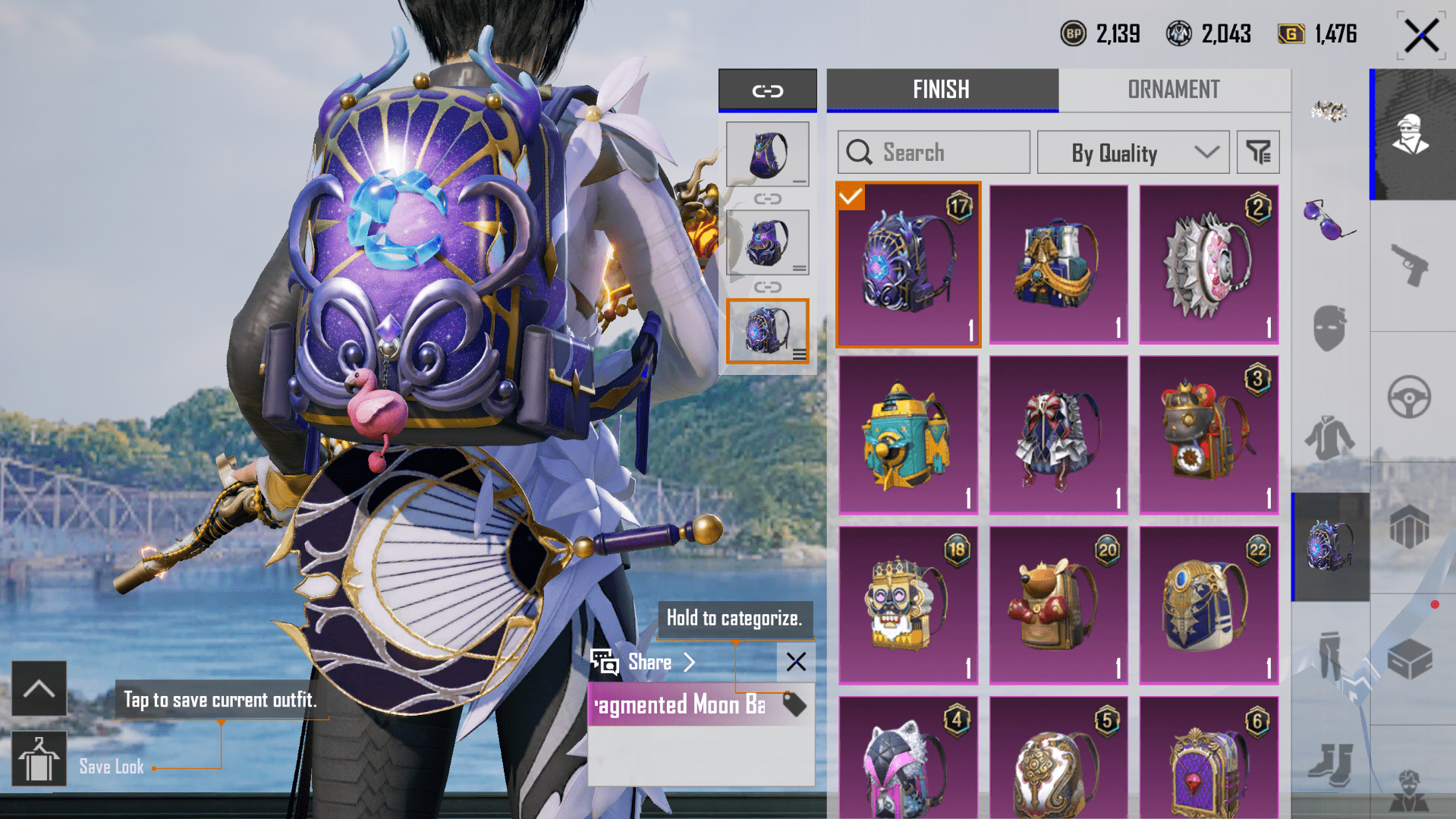Open the sunglasses category
Image resolution: width=1456 pixels, height=819 pixels.
1329,219
